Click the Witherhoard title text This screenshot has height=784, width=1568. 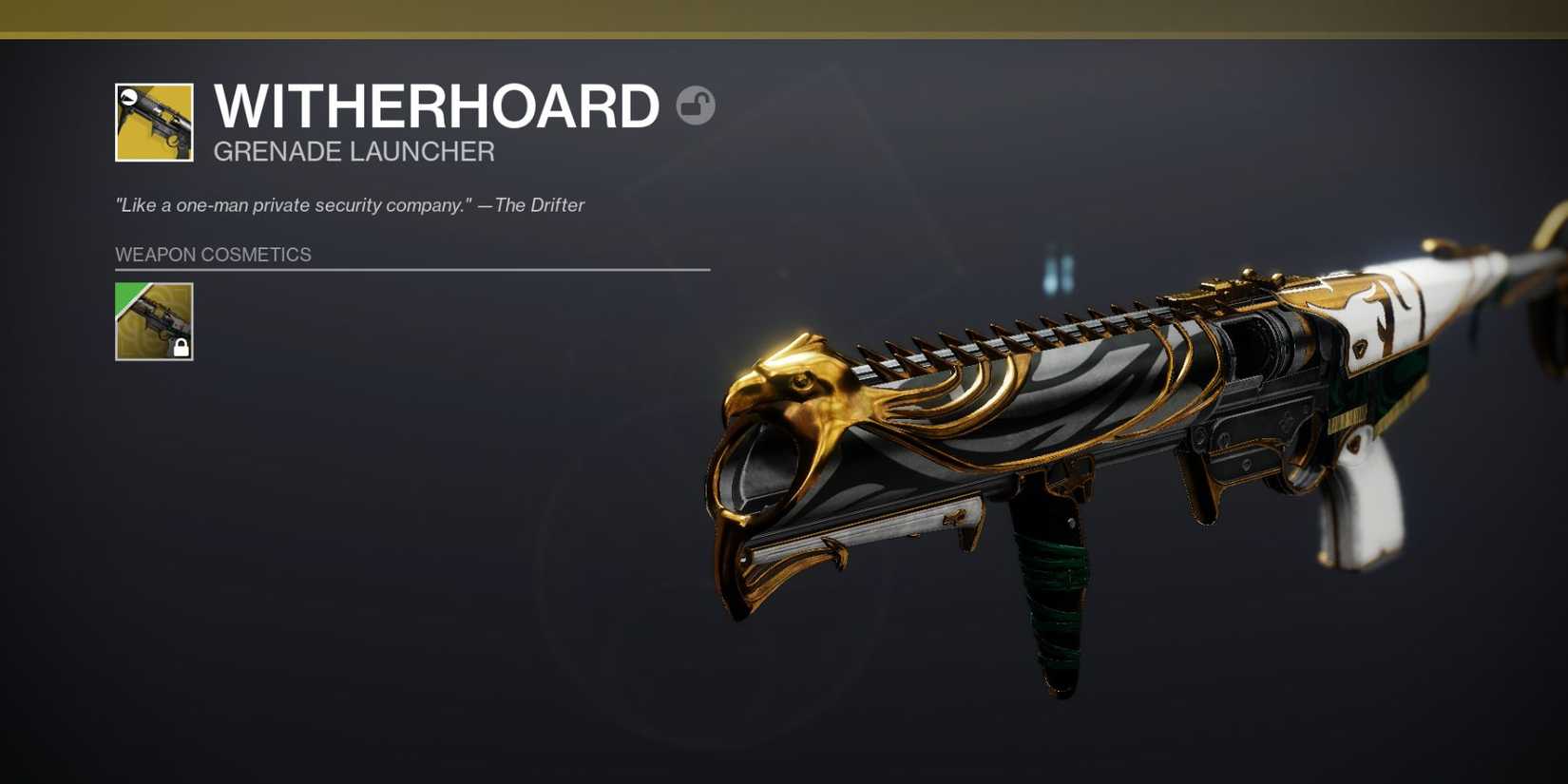click(x=435, y=105)
